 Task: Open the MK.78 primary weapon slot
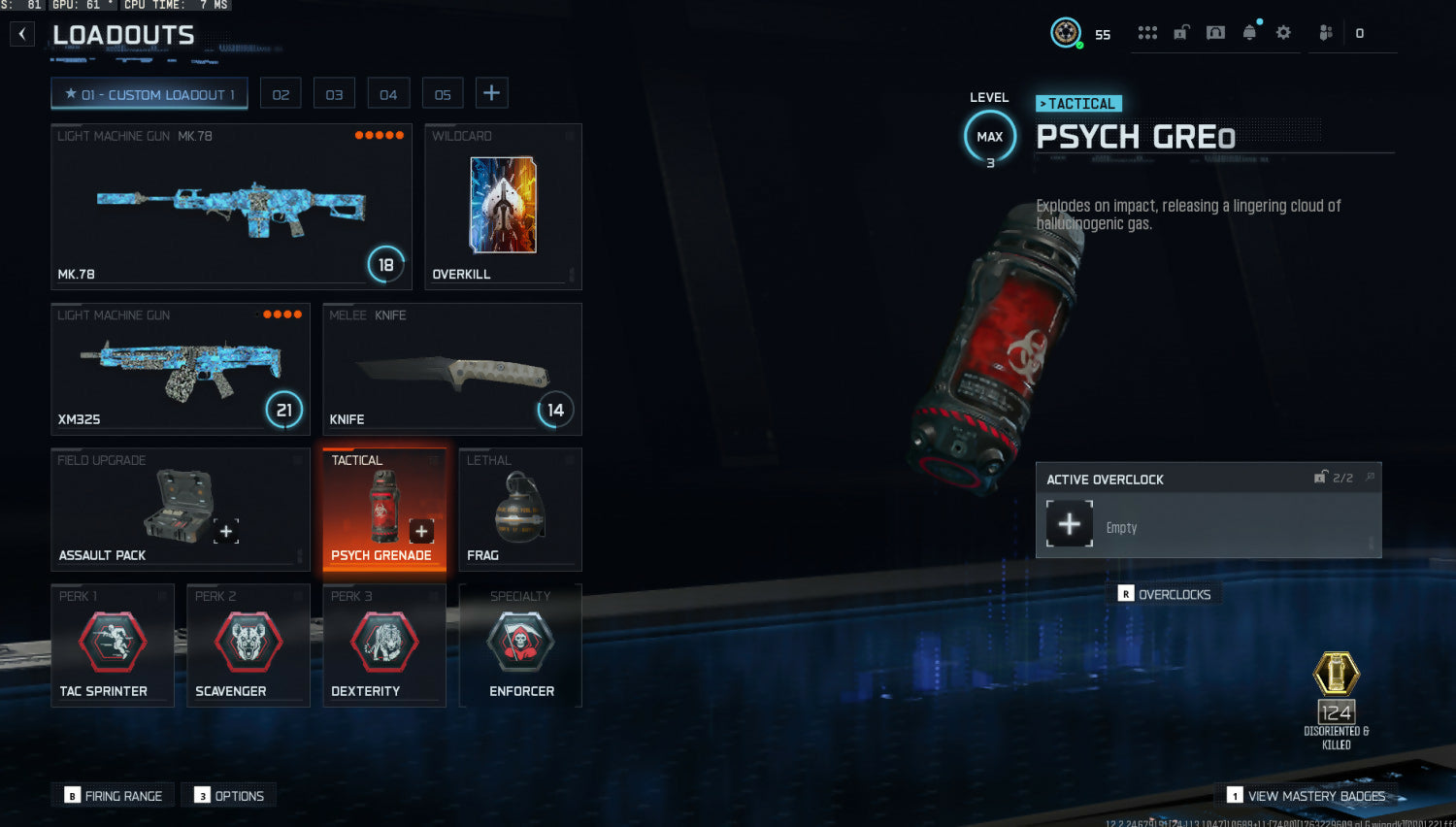tap(231, 206)
